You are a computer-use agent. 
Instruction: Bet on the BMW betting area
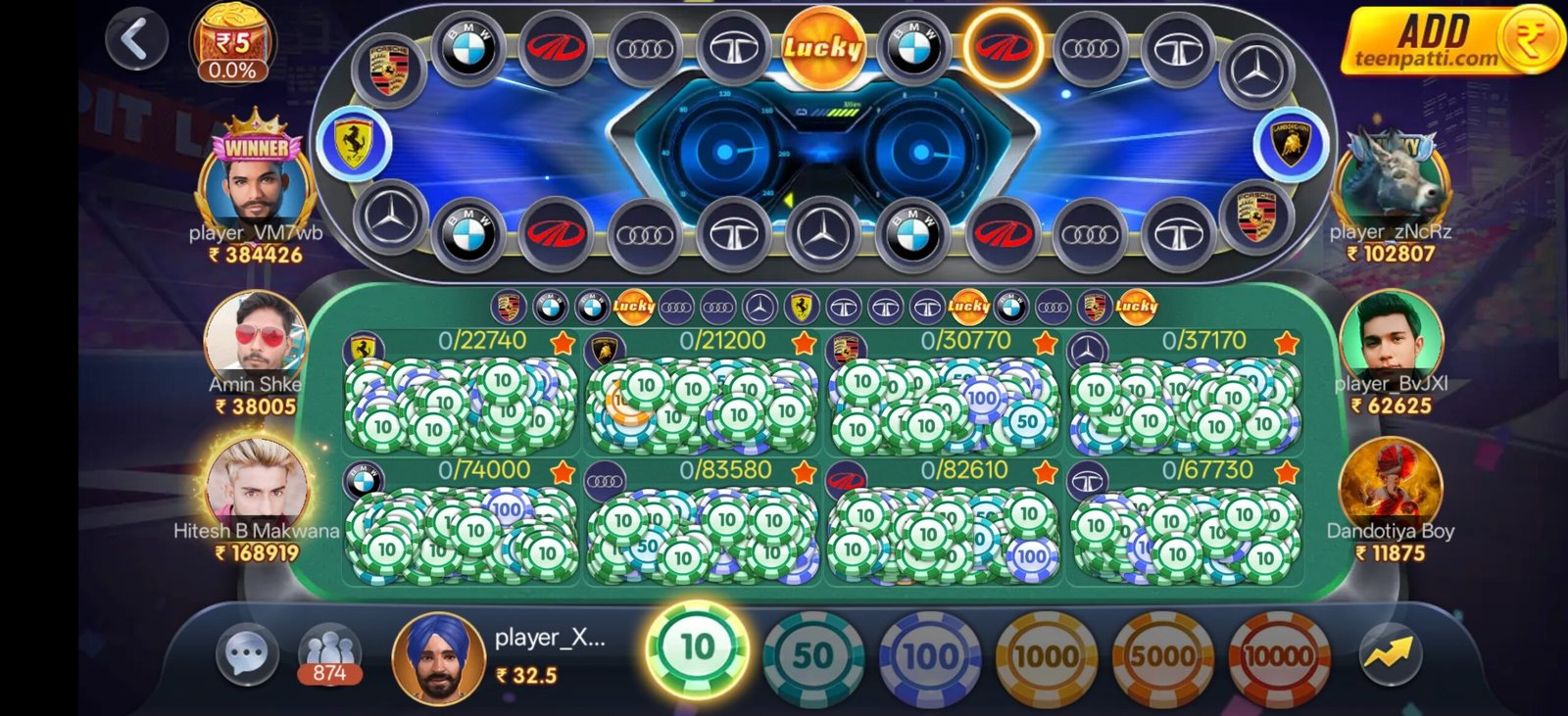(461, 531)
